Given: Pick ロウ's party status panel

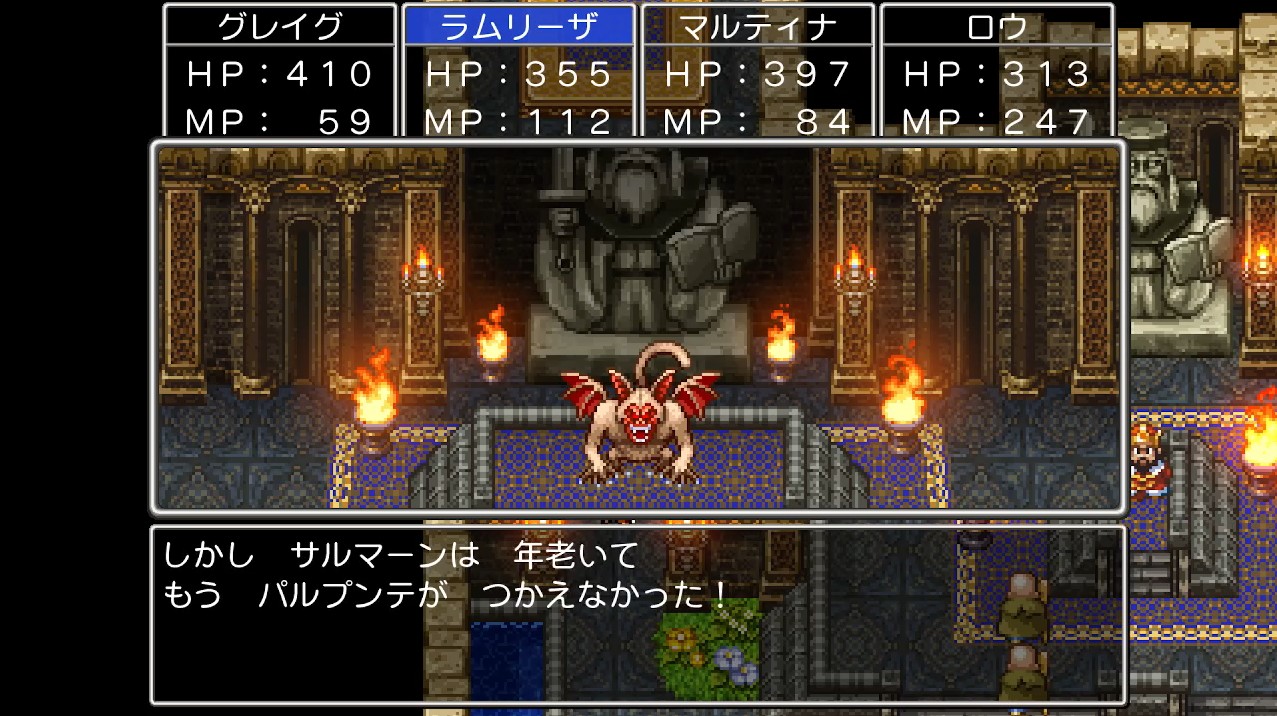Looking at the screenshot, I should [996, 72].
